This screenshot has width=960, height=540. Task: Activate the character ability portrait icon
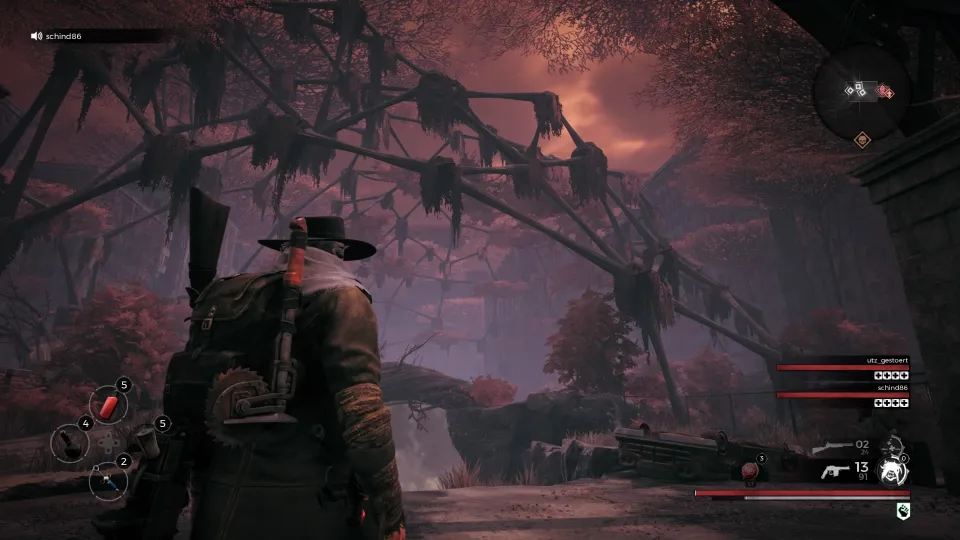click(x=893, y=471)
